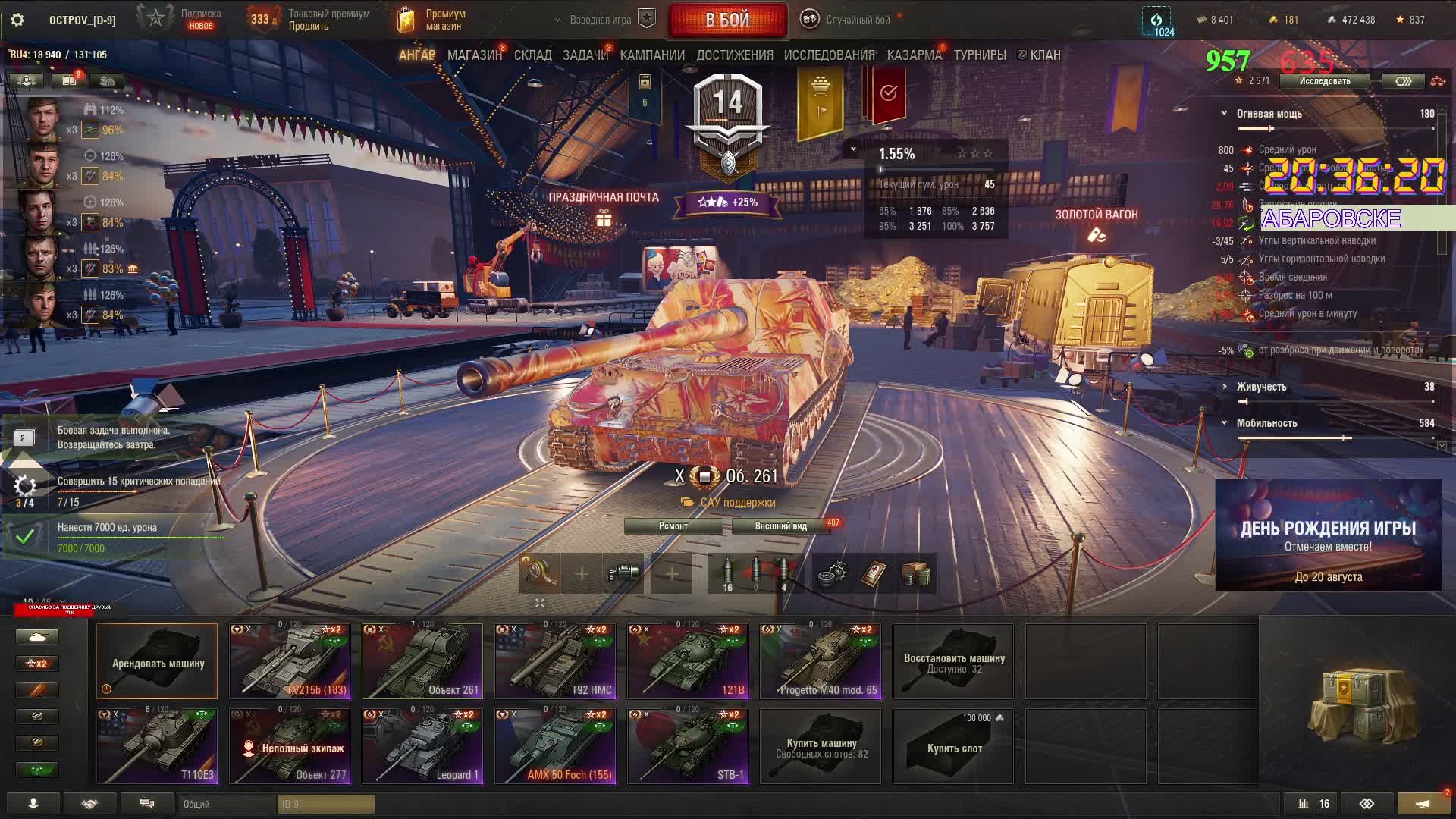Open the ИССЛЕДОВАНИЯ tab

[x=829, y=55]
